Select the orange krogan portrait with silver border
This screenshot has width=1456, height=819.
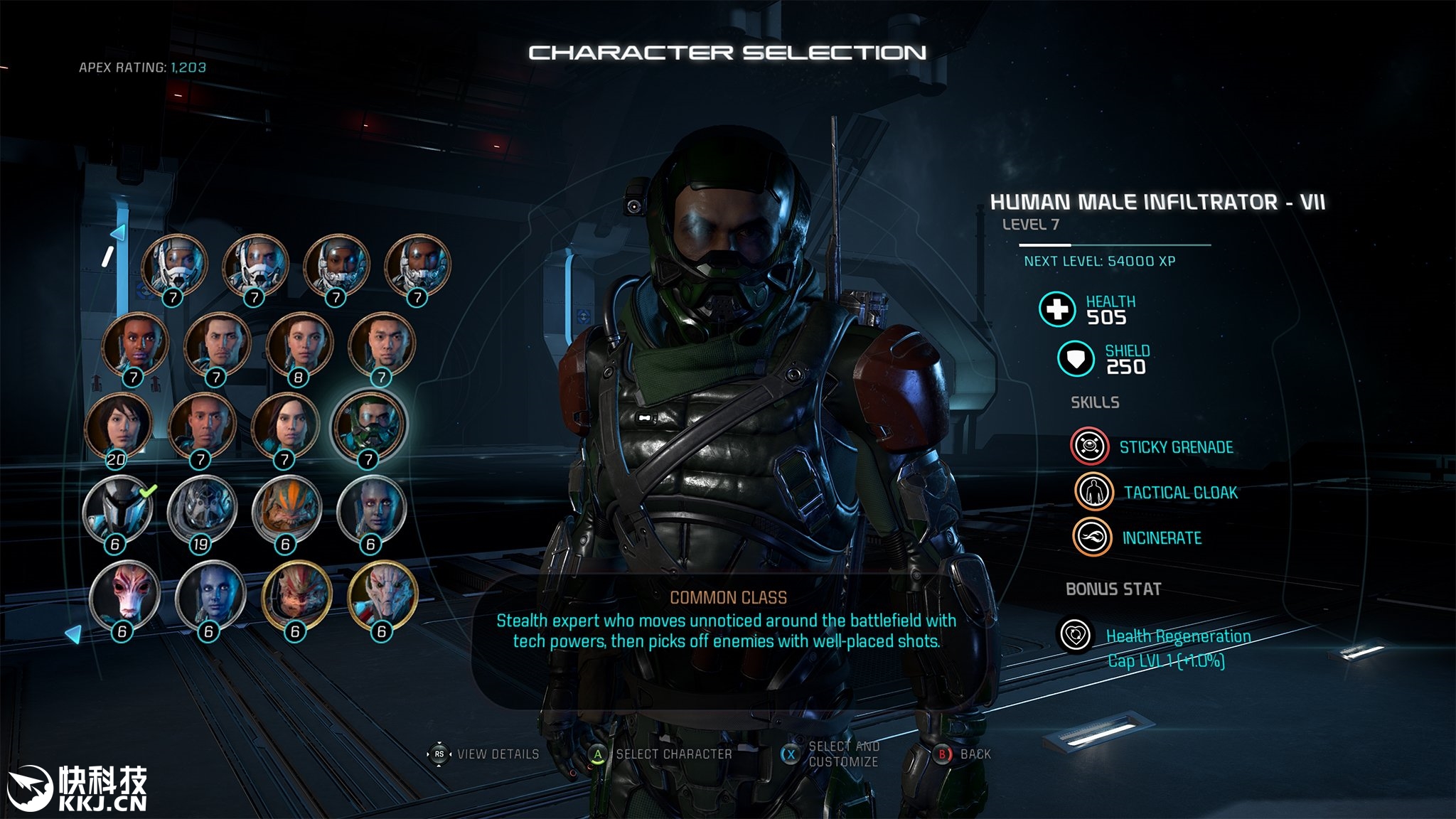(x=287, y=510)
